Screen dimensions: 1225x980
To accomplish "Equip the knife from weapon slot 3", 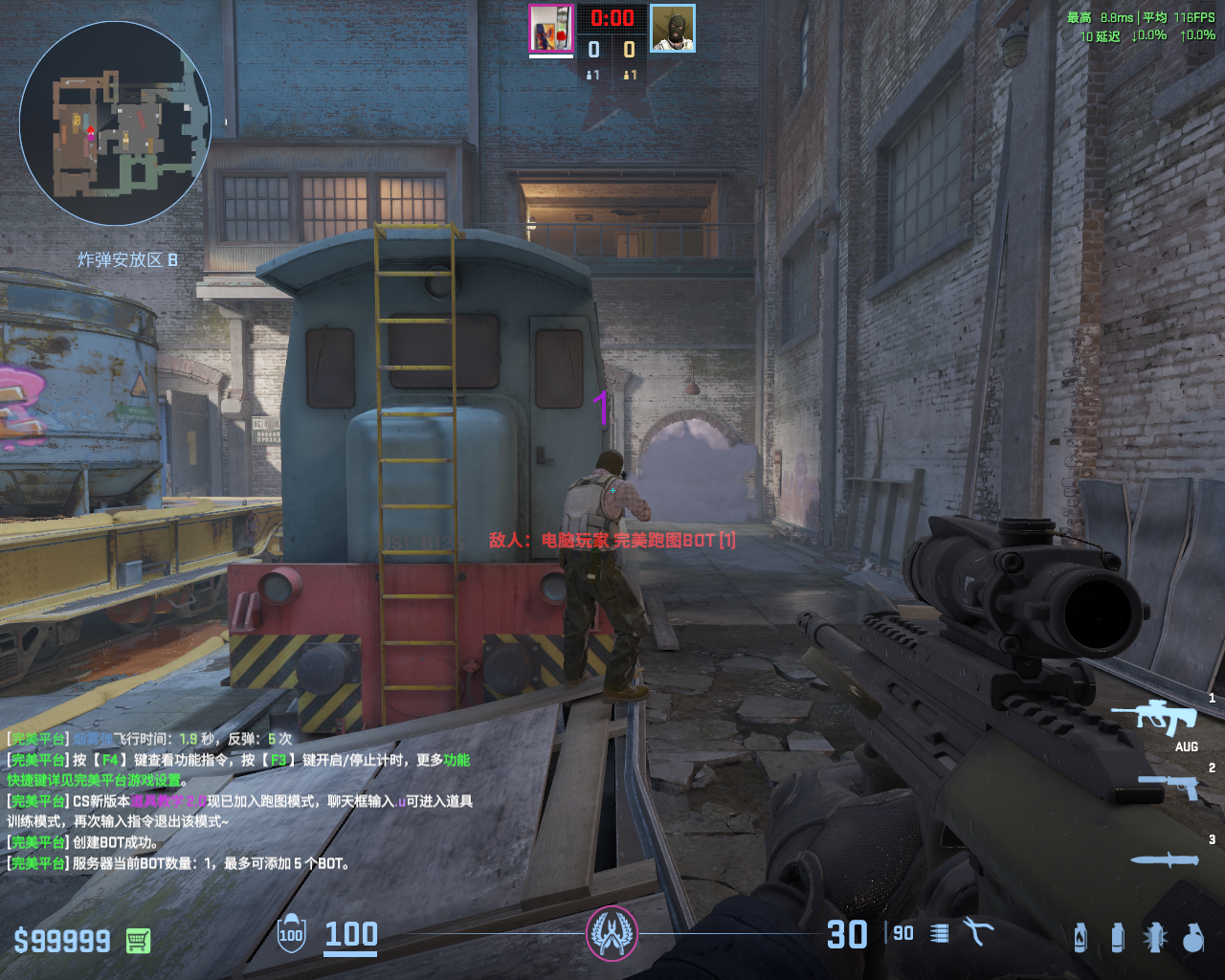I will coord(1164,859).
